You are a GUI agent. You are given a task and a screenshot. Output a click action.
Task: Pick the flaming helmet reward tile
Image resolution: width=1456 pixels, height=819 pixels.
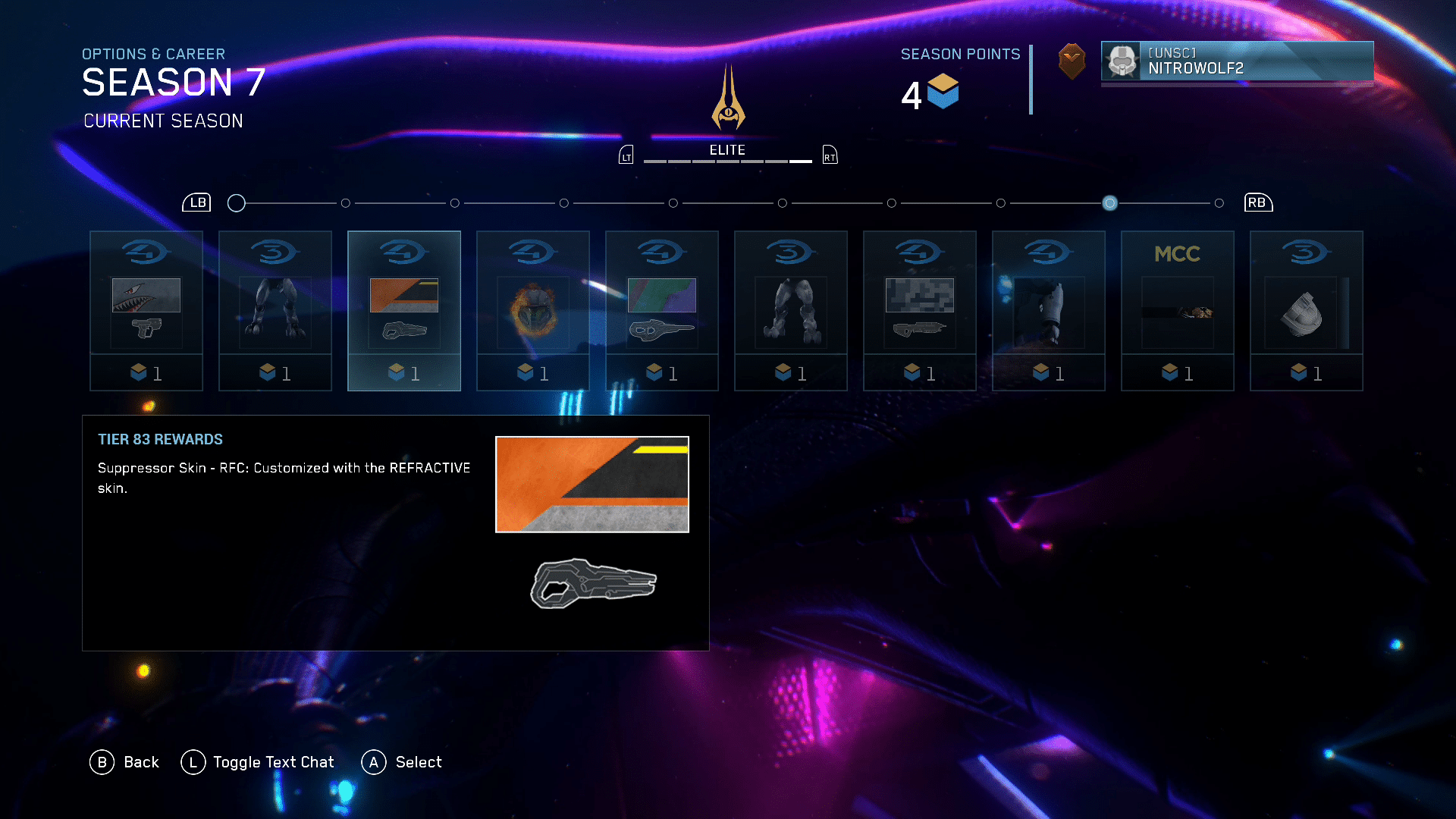coord(533,311)
